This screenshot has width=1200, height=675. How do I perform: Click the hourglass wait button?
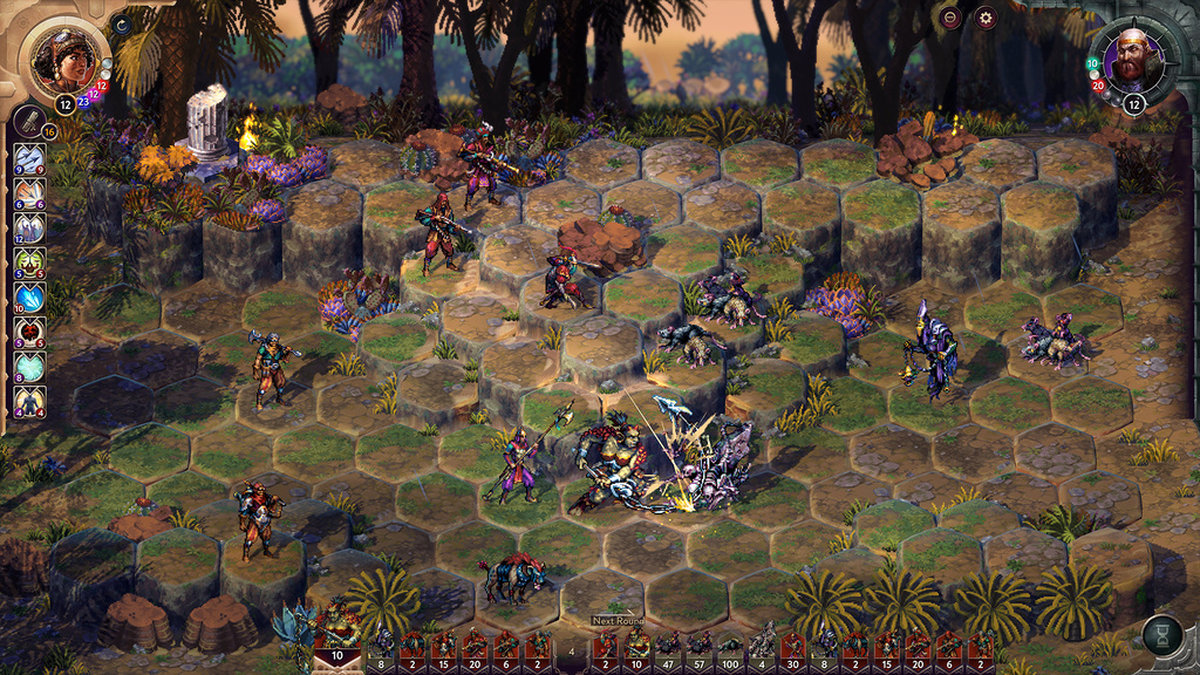click(x=1162, y=636)
